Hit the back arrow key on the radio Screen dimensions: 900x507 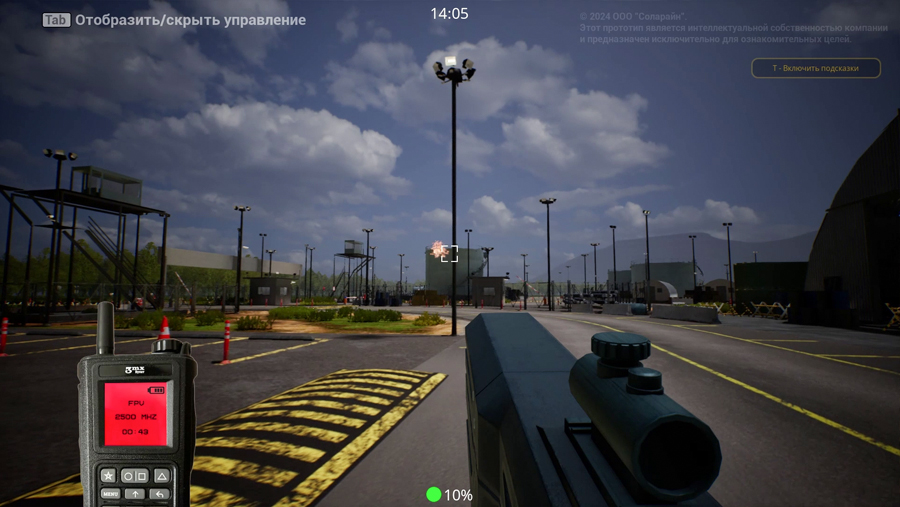[160, 494]
